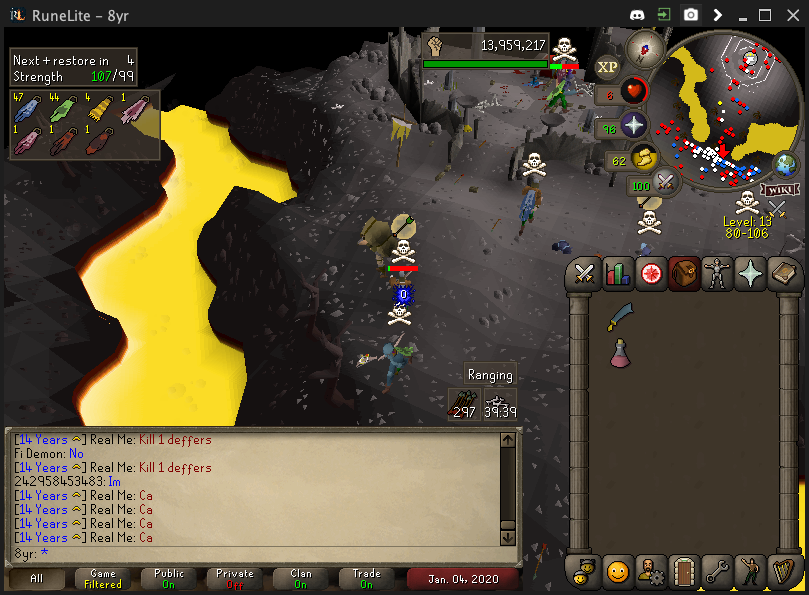Take a screenshot with RuneLite camera button
Screen dimensions: 809x595
(x=691, y=15)
